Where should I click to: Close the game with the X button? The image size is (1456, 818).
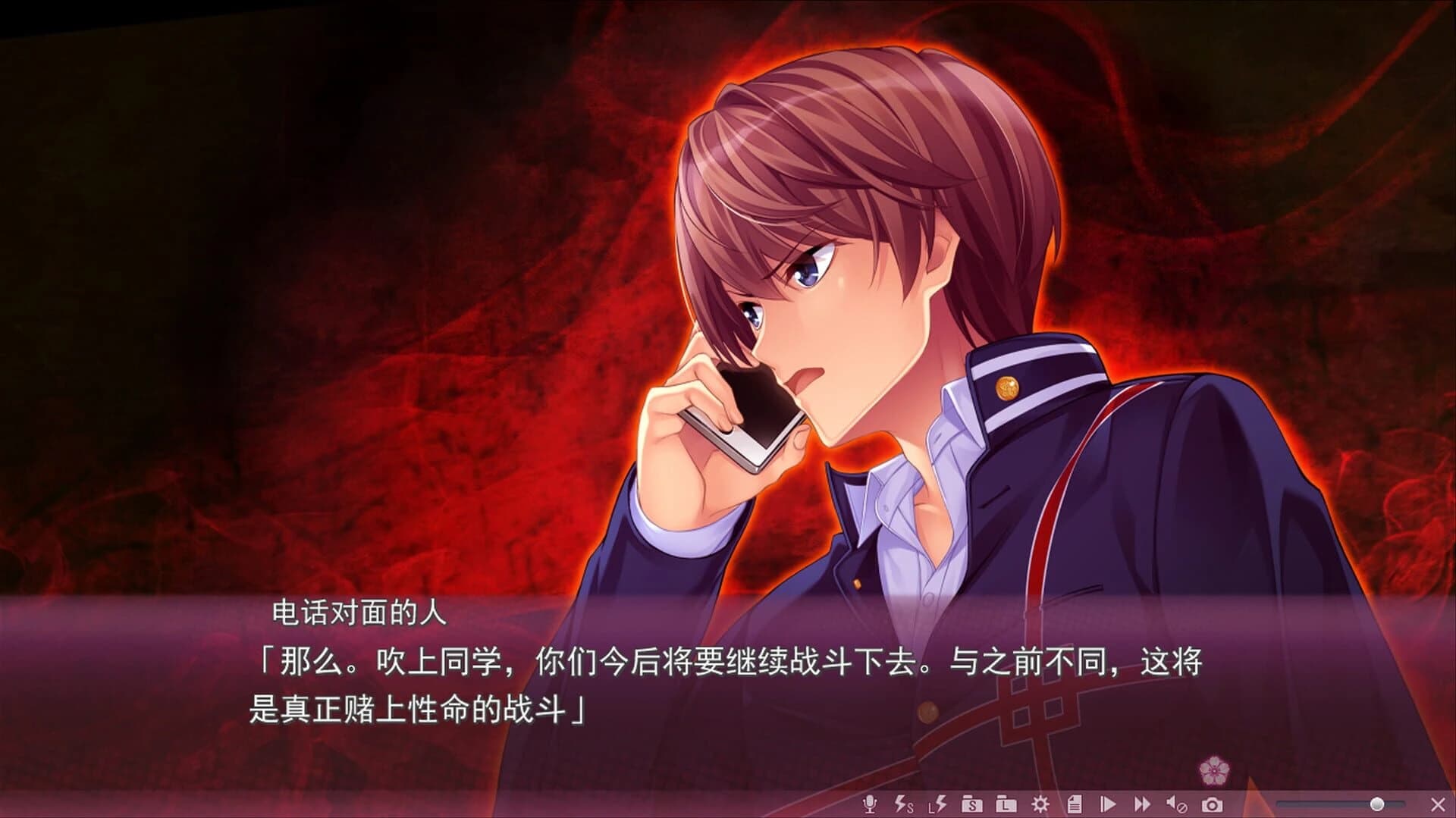(1439, 805)
